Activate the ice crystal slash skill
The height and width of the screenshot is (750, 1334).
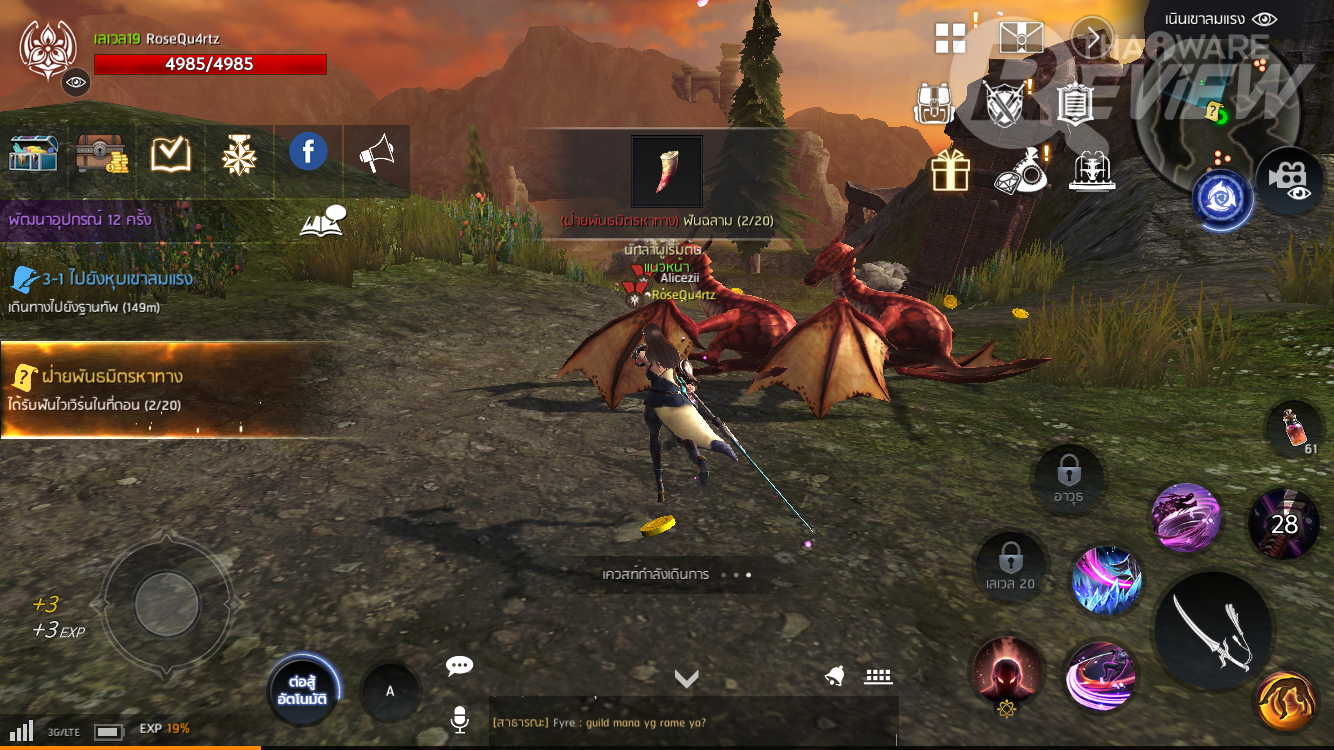click(x=1107, y=580)
